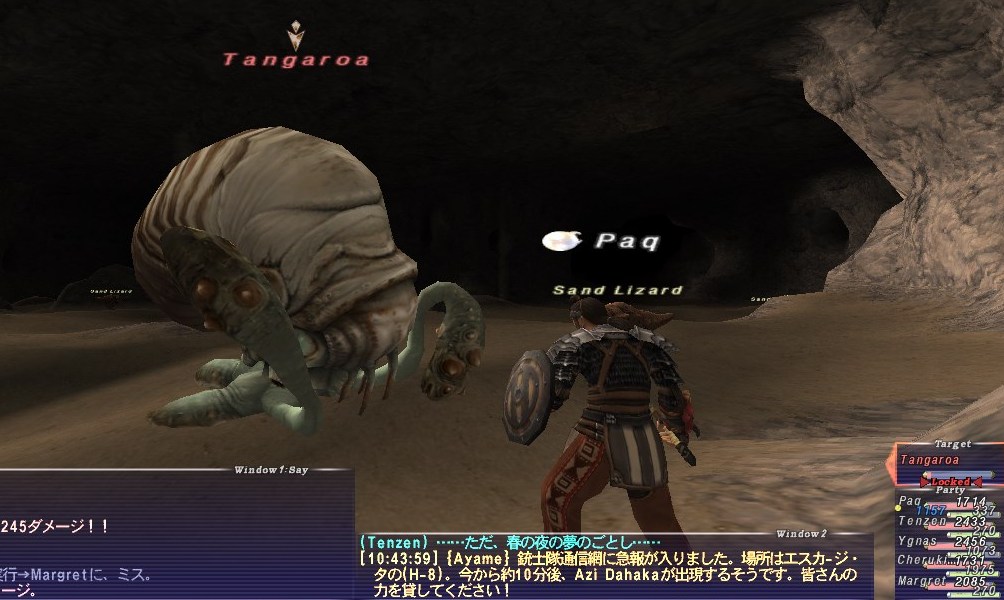Select Ygnas in the party list

coord(918,541)
